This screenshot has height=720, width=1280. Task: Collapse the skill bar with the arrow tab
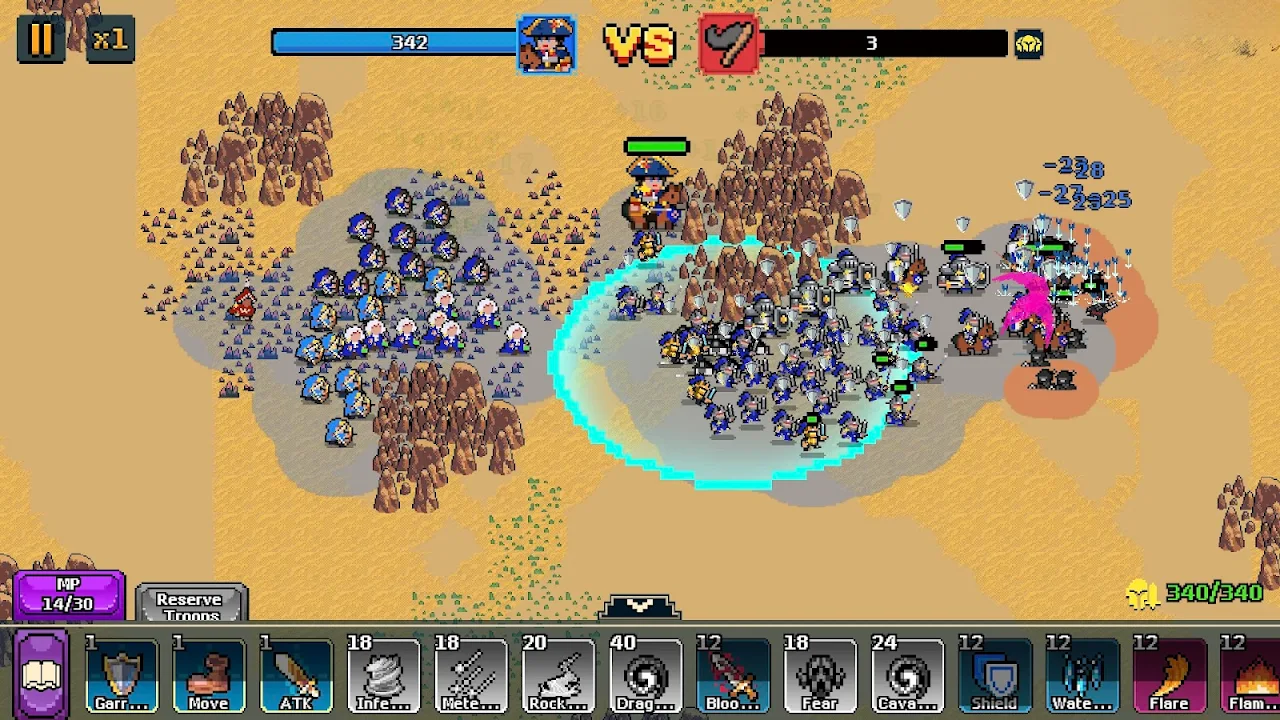pos(640,607)
